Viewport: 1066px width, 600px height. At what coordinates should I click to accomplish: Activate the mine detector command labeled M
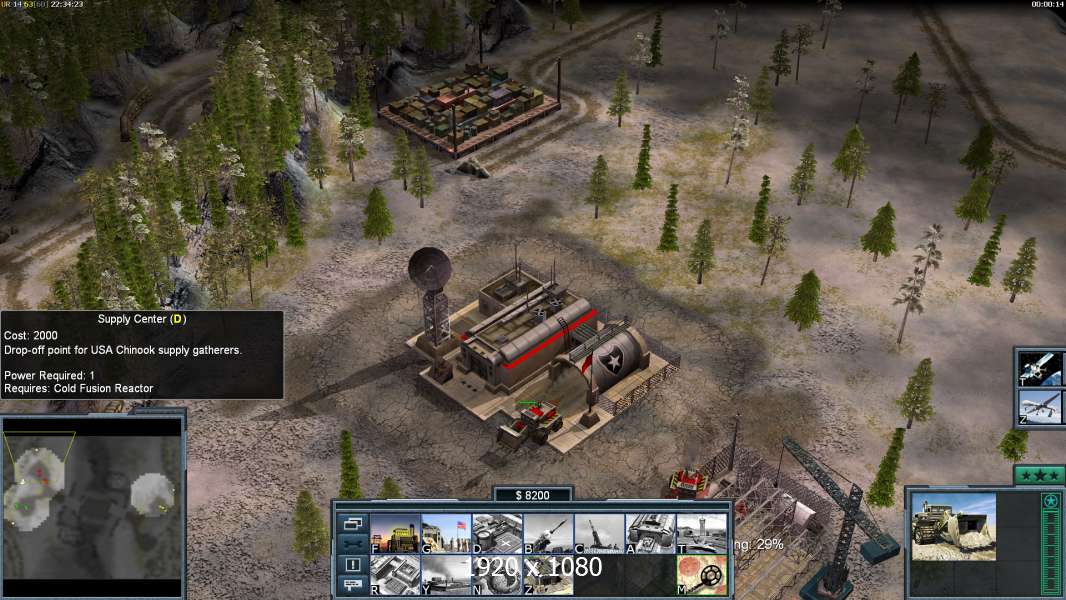pos(701,575)
